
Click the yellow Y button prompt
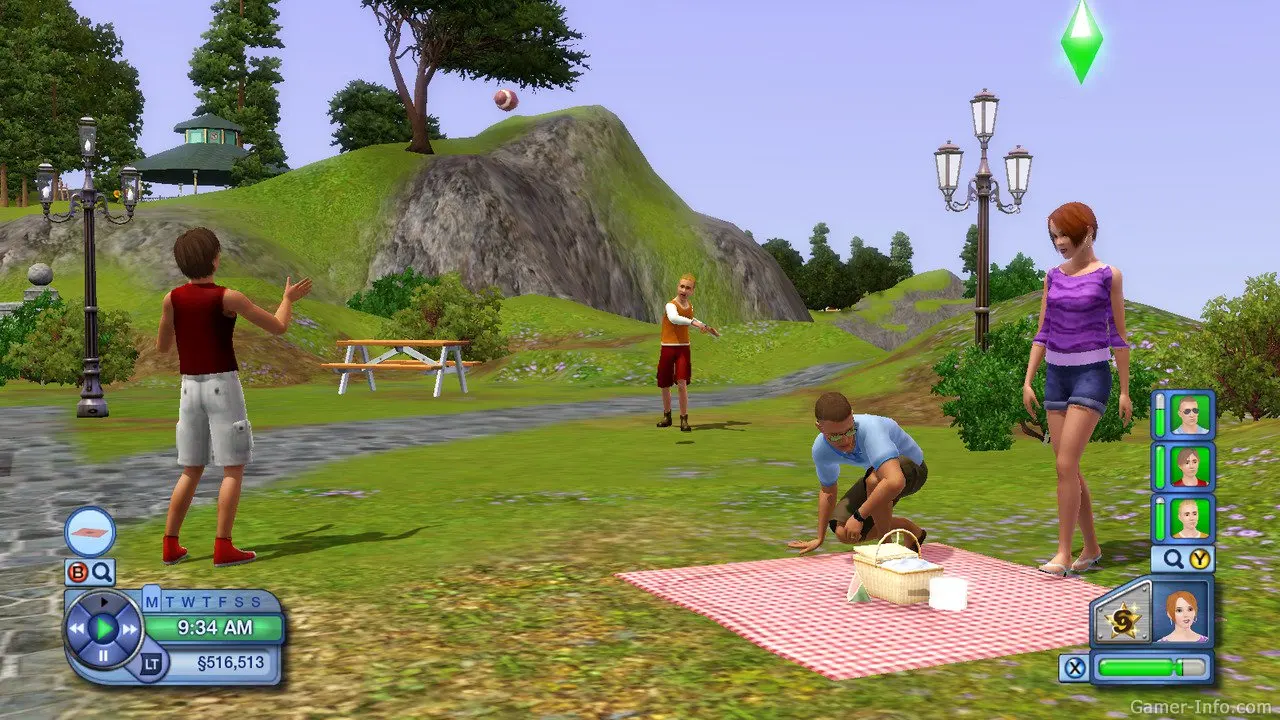(1199, 558)
